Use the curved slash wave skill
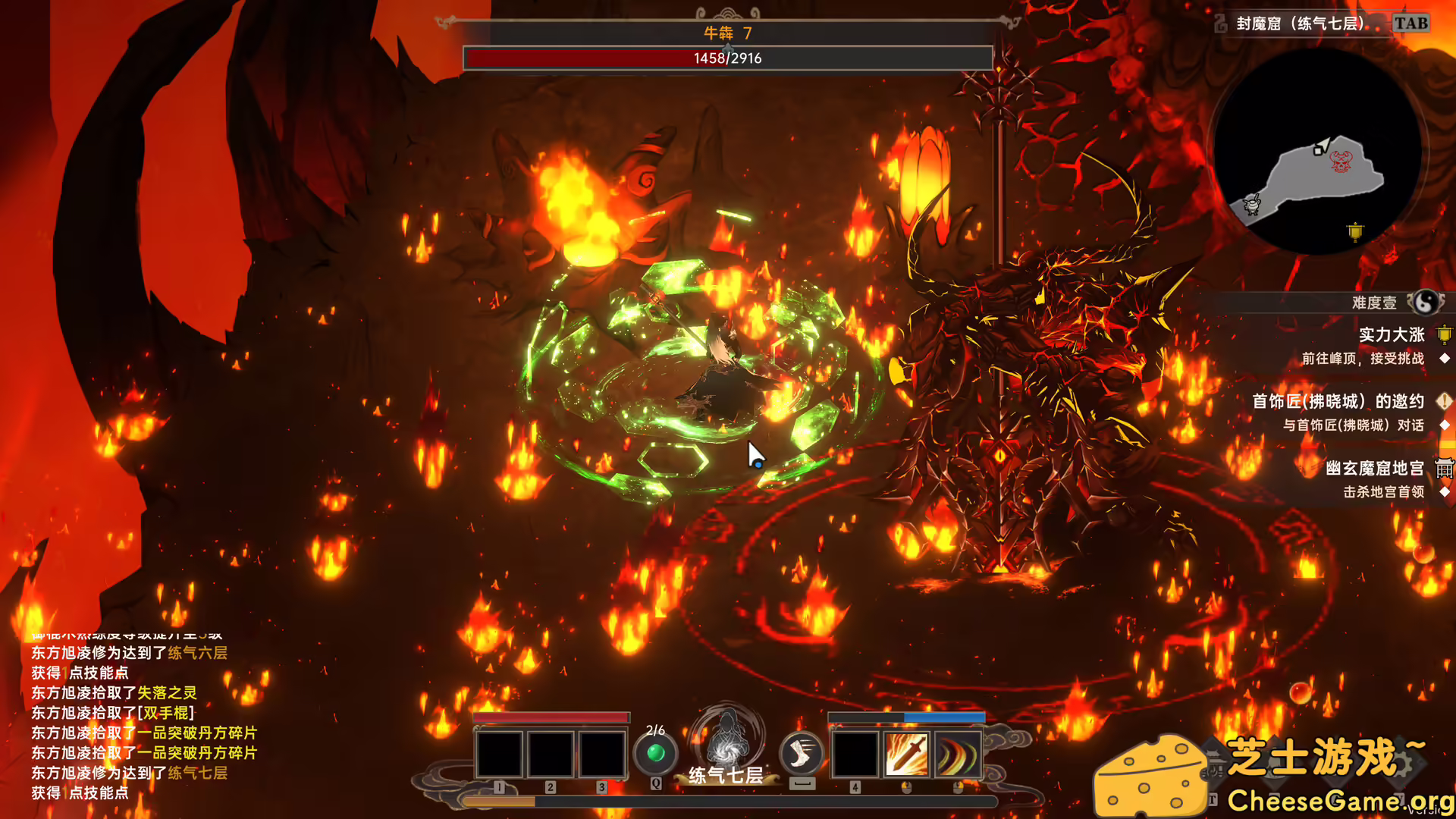 [x=958, y=755]
